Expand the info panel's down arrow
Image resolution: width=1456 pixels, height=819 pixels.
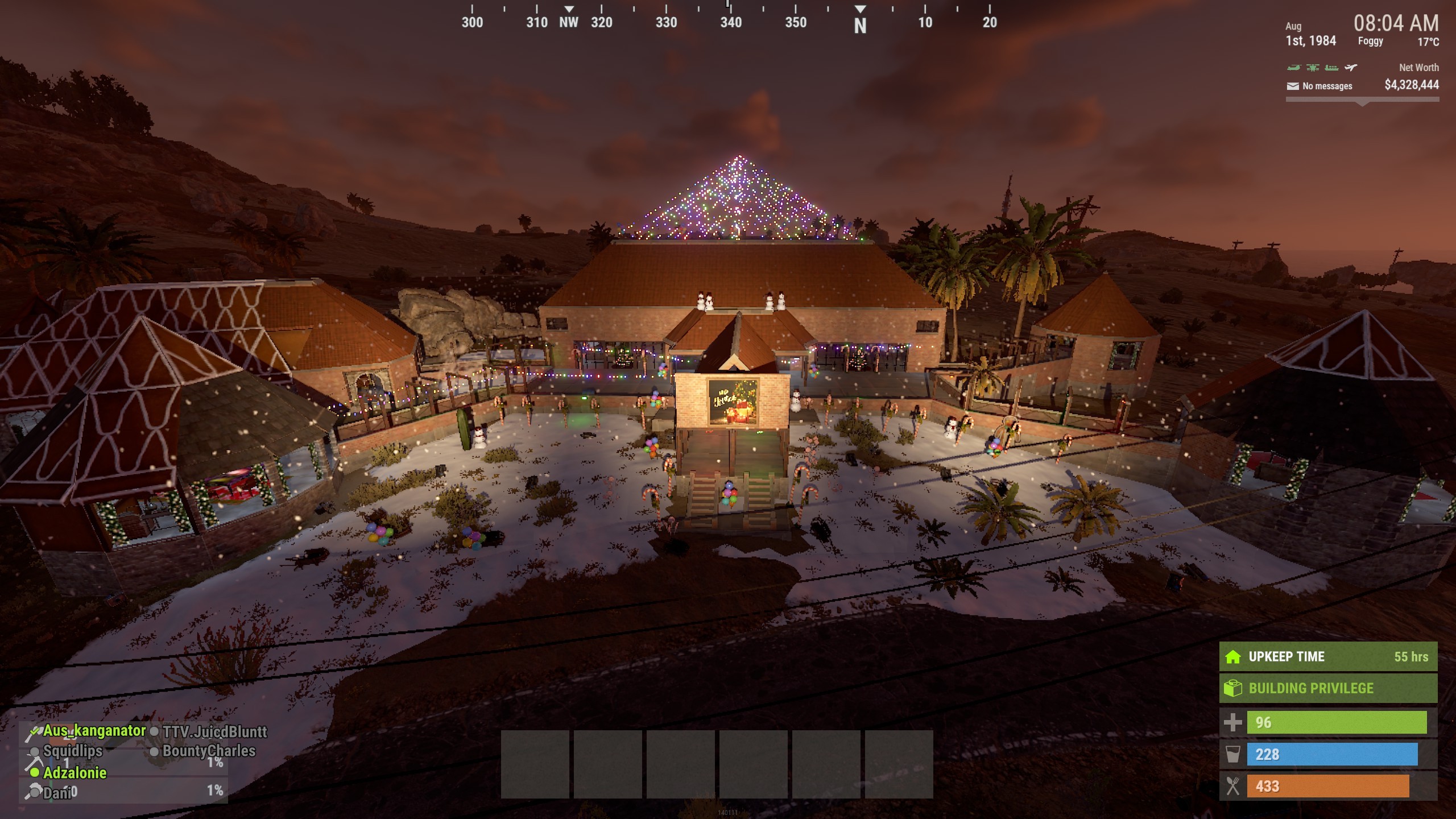(x=1362, y=104)
